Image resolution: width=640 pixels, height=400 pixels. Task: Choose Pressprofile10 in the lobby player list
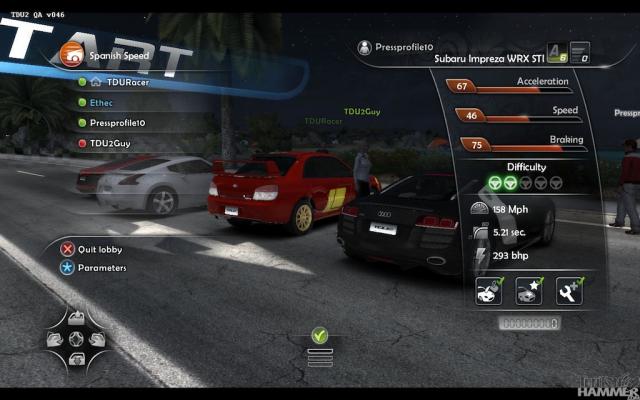(117, 123)
